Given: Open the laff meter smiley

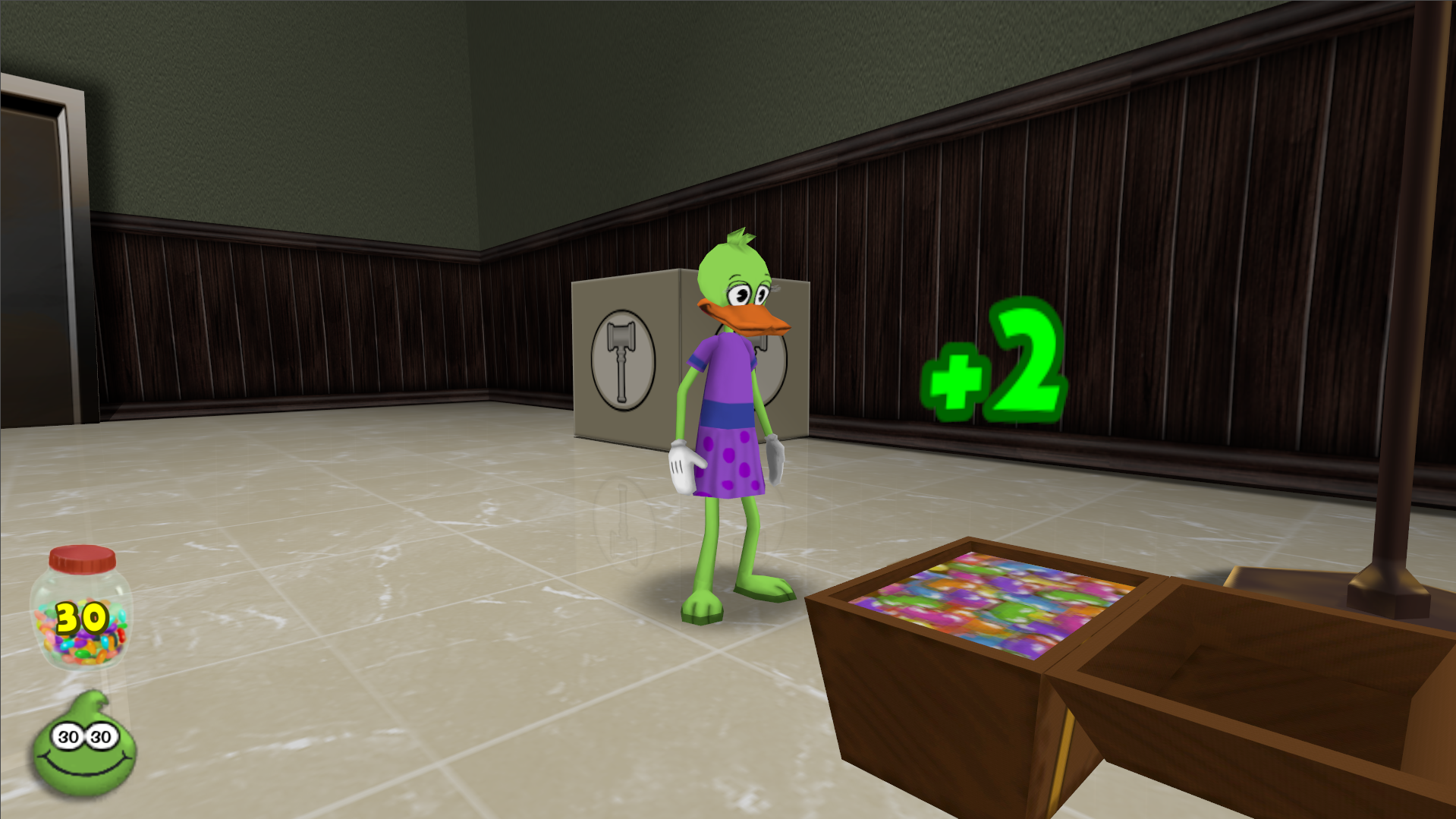Looking at the screenshot, I should pyautogui.click(x=86, y=748).
